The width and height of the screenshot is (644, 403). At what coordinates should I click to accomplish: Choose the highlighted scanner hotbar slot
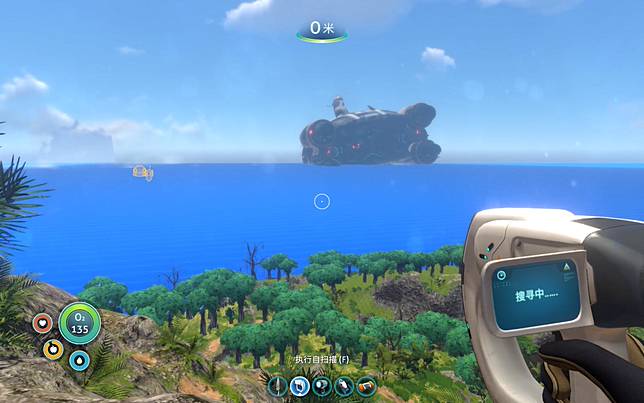300,385
